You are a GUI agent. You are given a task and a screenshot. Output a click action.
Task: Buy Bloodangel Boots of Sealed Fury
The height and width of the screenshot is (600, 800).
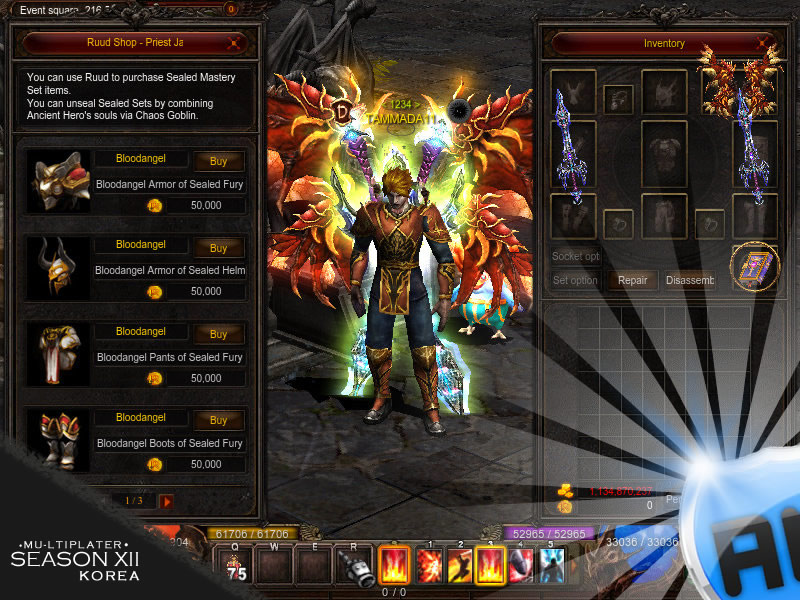pyautogui.click(x=219, y=420)
